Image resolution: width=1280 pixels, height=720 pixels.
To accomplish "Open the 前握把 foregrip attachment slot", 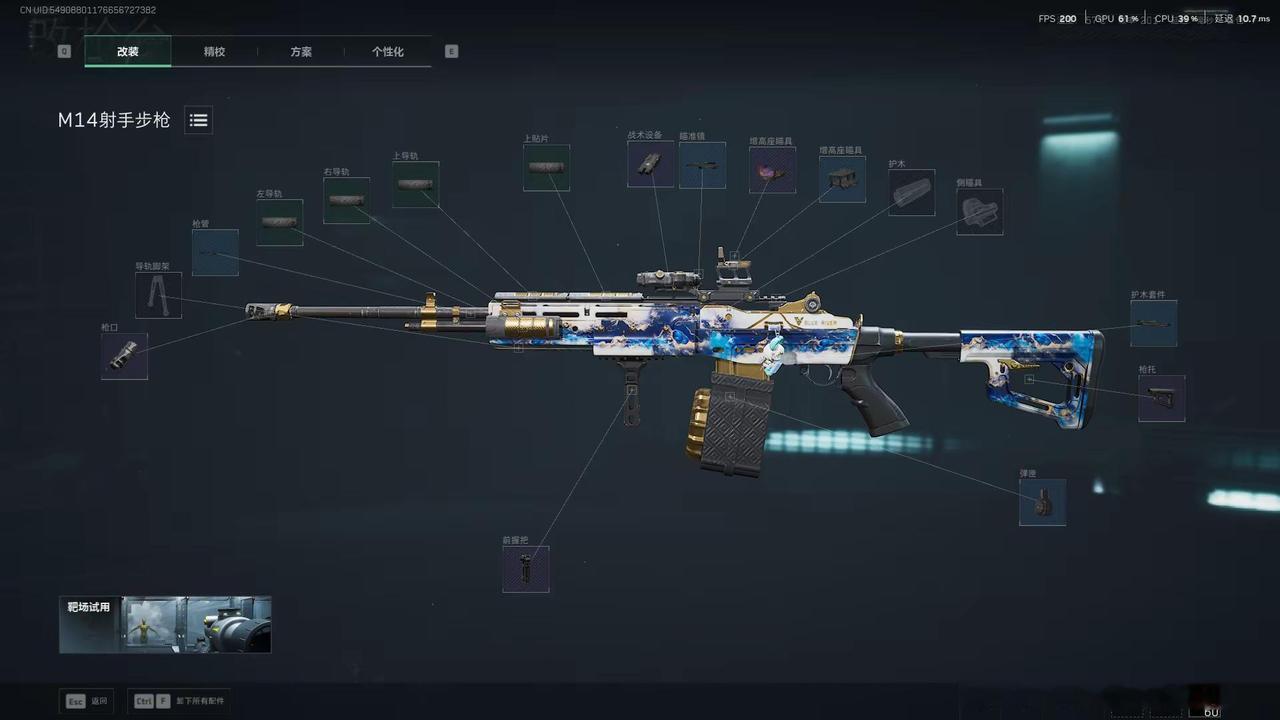I will pos(527,569).
